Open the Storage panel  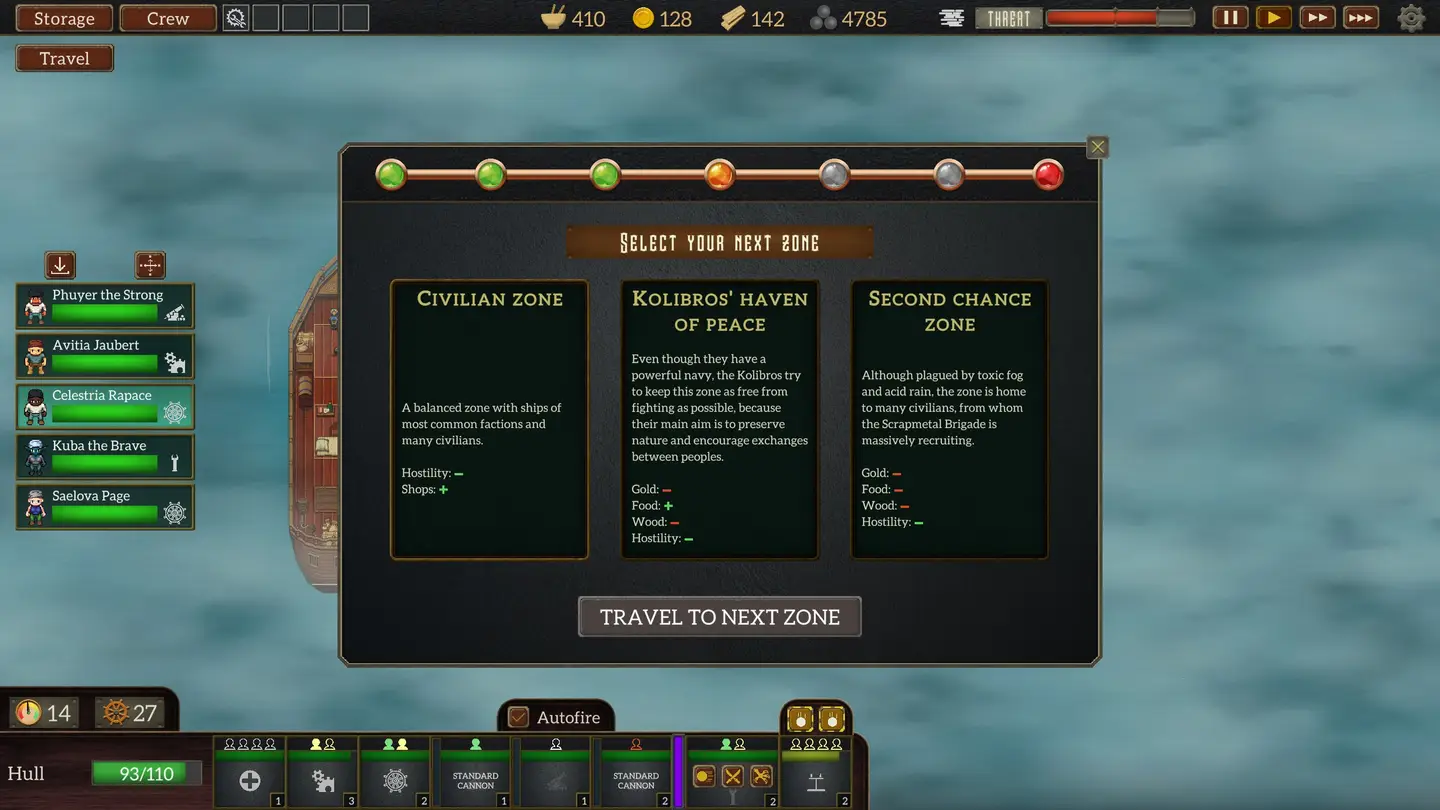coord(64,18)
